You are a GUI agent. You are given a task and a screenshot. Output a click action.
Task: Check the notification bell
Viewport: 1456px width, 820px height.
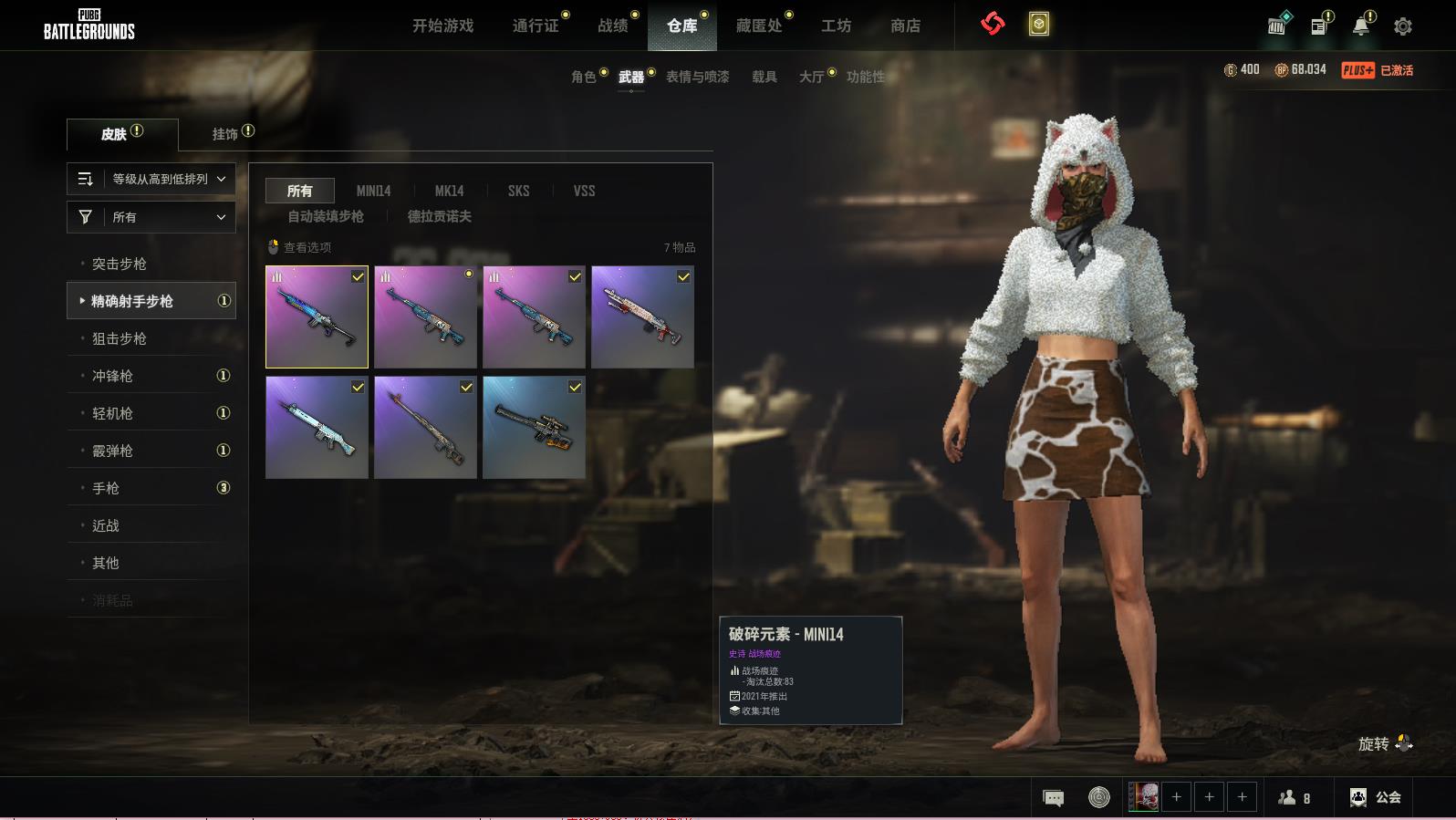[x=1360, y=26]
